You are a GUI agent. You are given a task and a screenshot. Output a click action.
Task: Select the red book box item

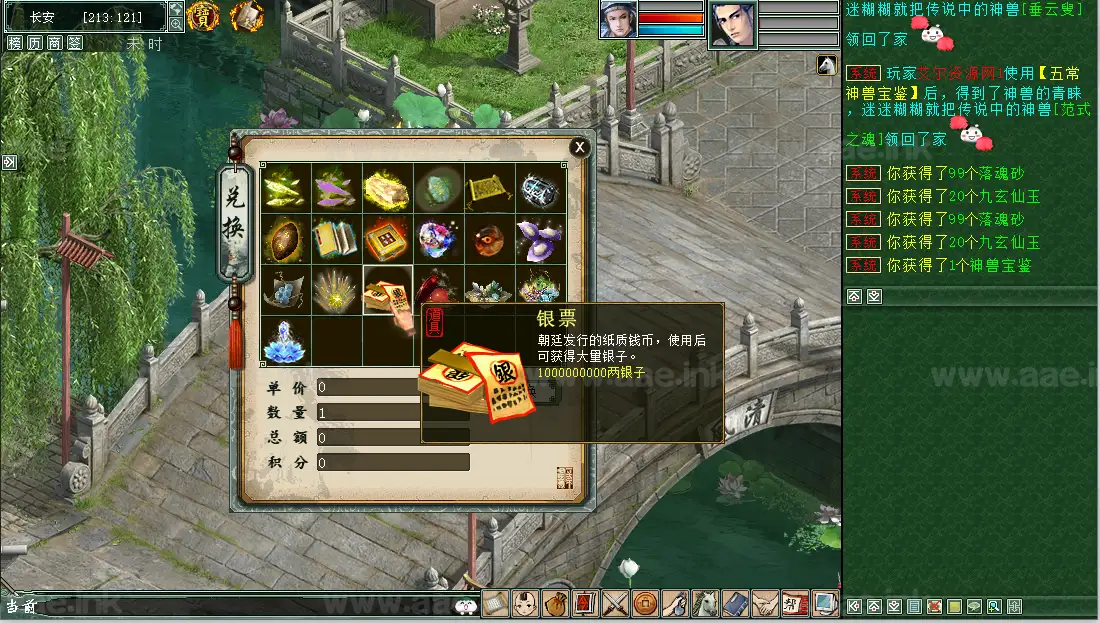[387, 239]
